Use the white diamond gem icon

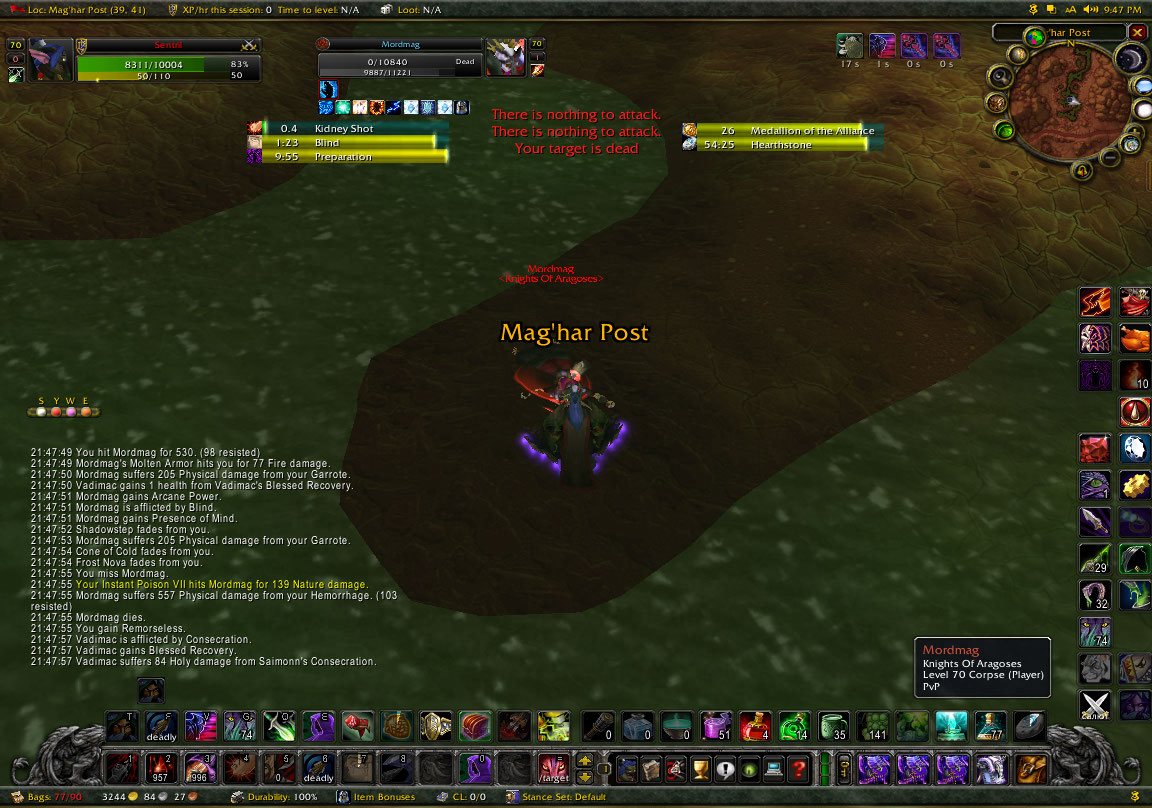[x=1134, y=449]
